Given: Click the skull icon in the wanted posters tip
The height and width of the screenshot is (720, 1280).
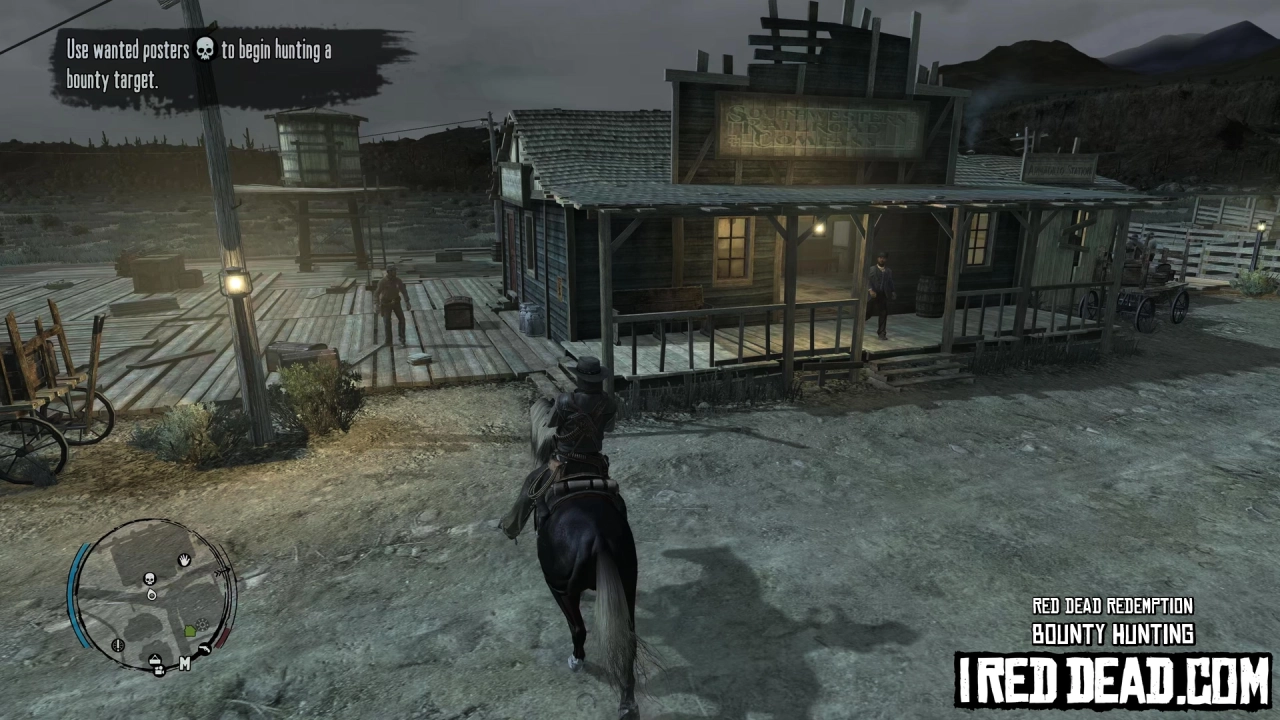Looking at the screenshot, I should (x=205, y=51).
